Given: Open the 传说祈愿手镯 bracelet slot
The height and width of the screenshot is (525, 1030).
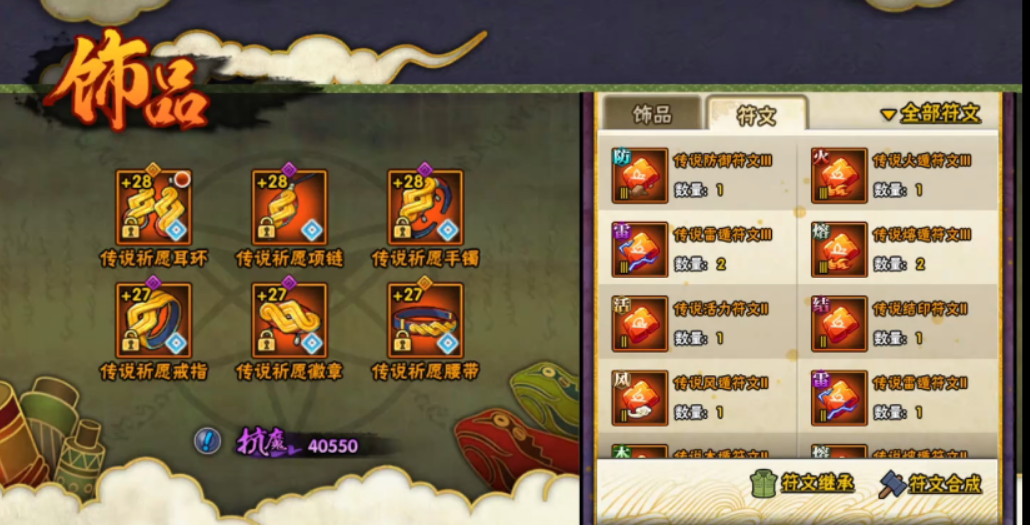Looking at the screenshot, I should (425, 207).
